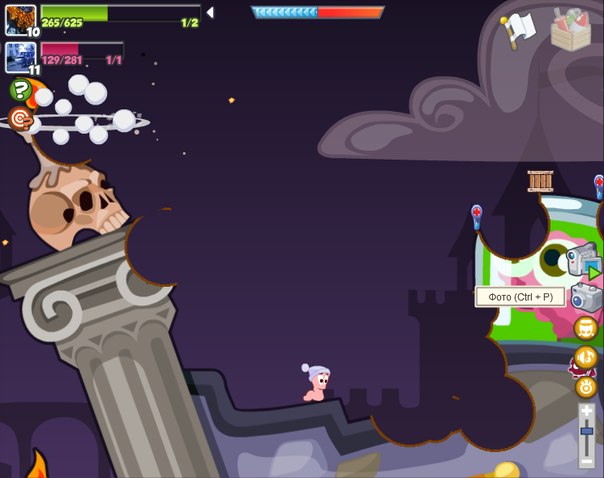Click the white surrender flag icon
Image resolution: width=604 pixels, height=478 pixels.
(x=520, y=29)
